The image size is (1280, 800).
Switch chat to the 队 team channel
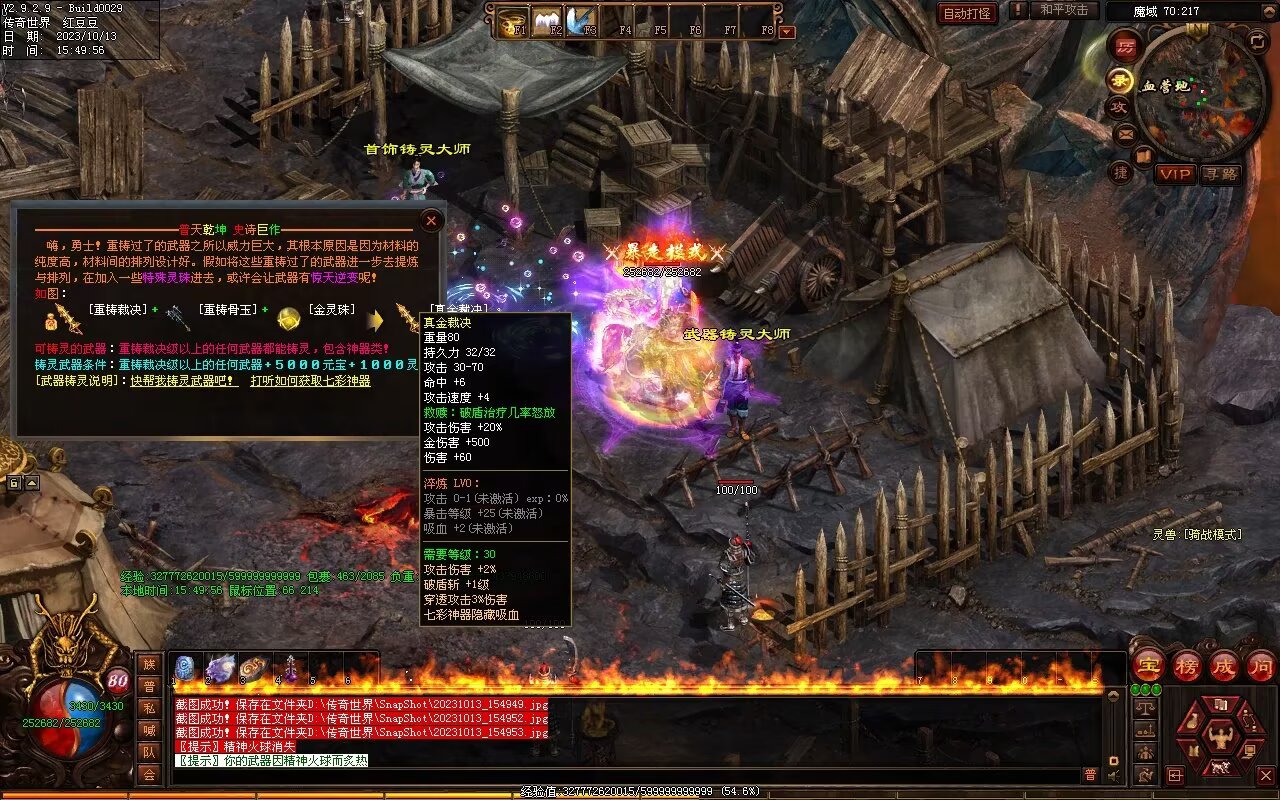point(149,752)
